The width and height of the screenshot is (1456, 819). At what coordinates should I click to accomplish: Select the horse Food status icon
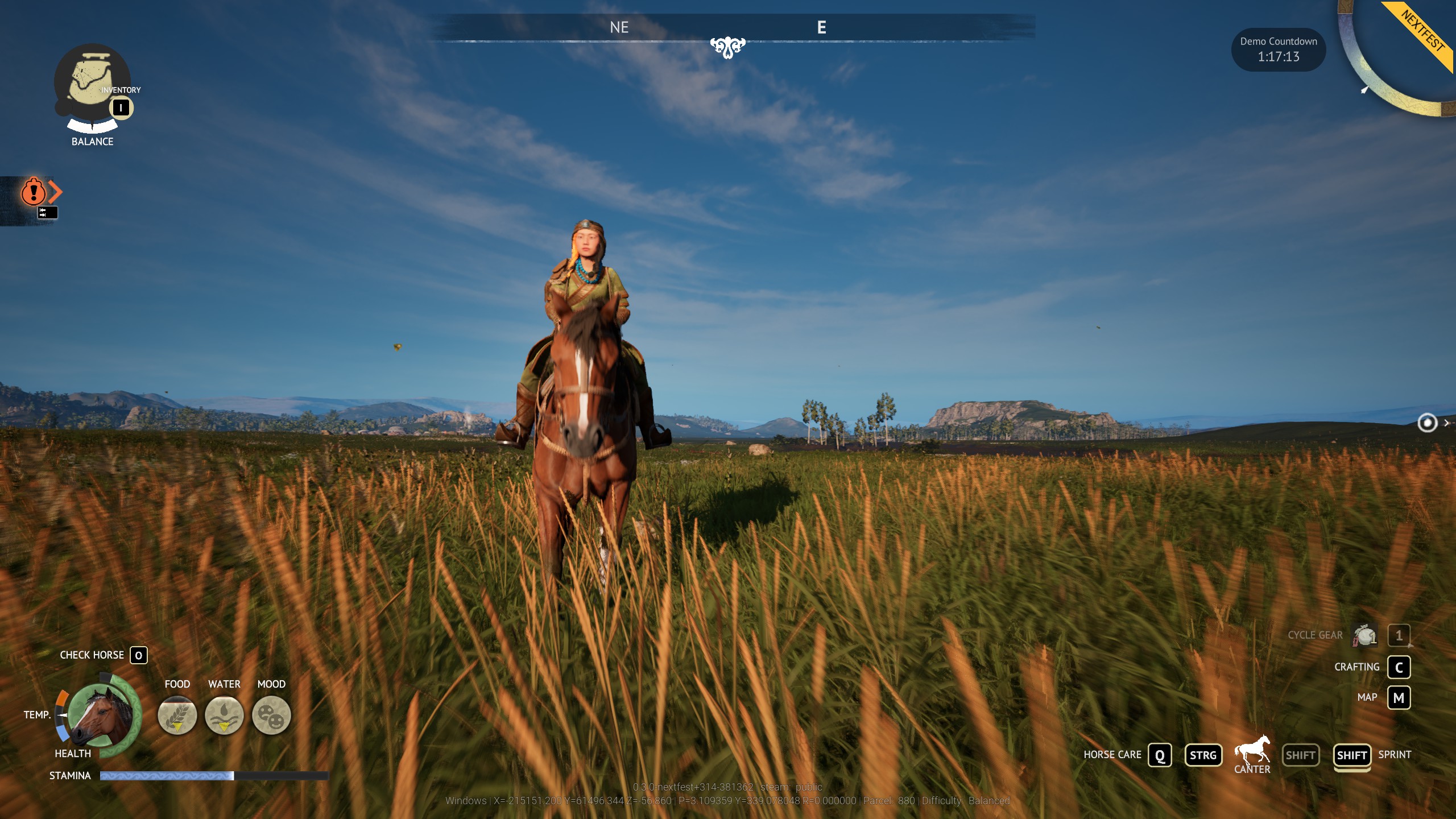[x=177, y=715]
